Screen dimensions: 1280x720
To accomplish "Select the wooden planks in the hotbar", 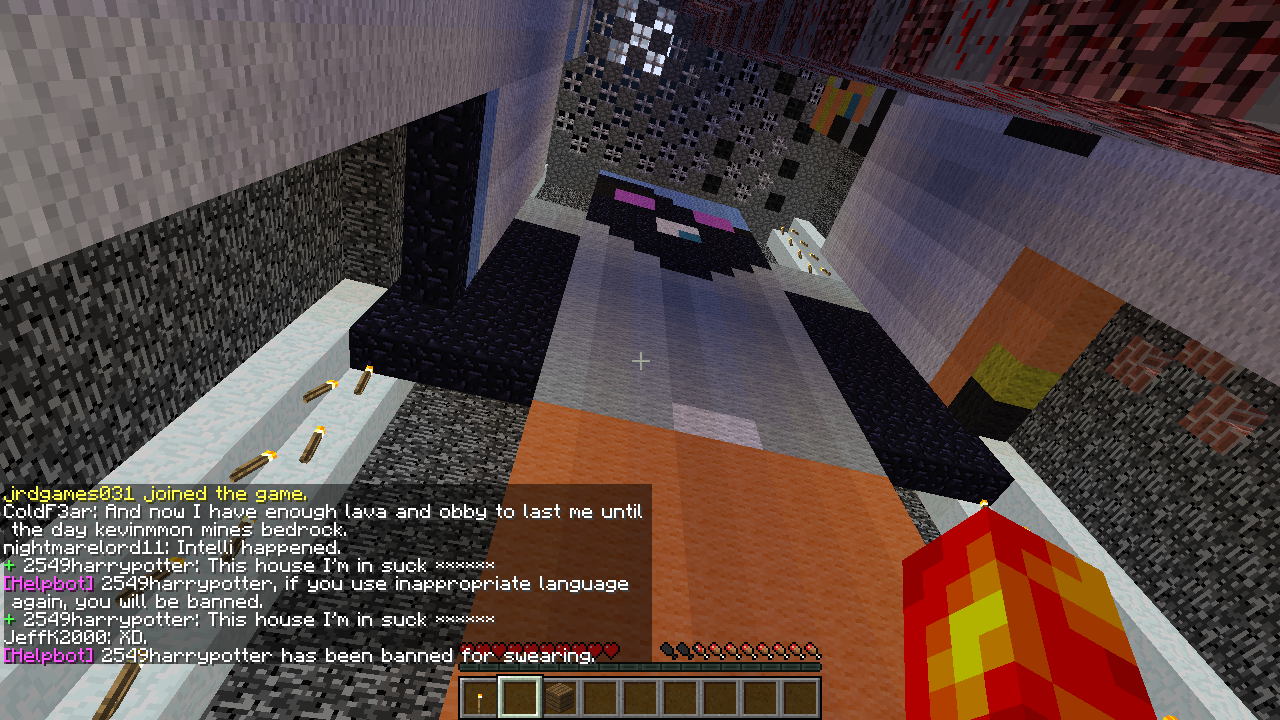I will [x=560, y=697].
